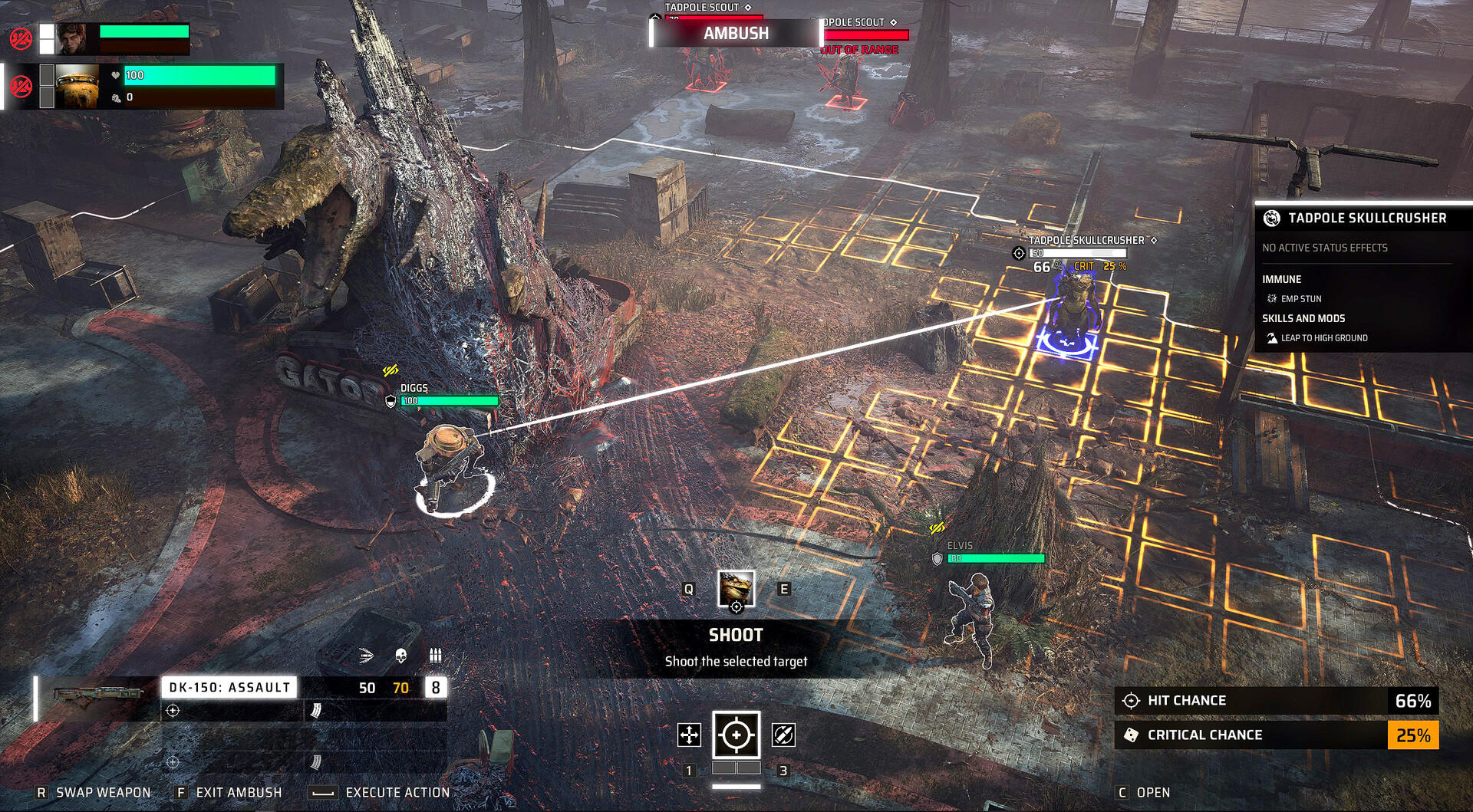
Task: Select the Shoot crosshair action icon
Action: (x=736, y=735)
